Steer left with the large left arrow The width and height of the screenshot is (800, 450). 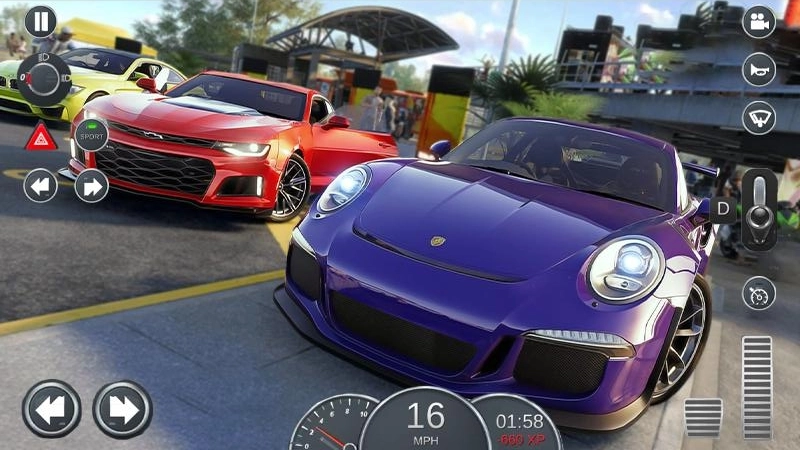pos(51,409)
